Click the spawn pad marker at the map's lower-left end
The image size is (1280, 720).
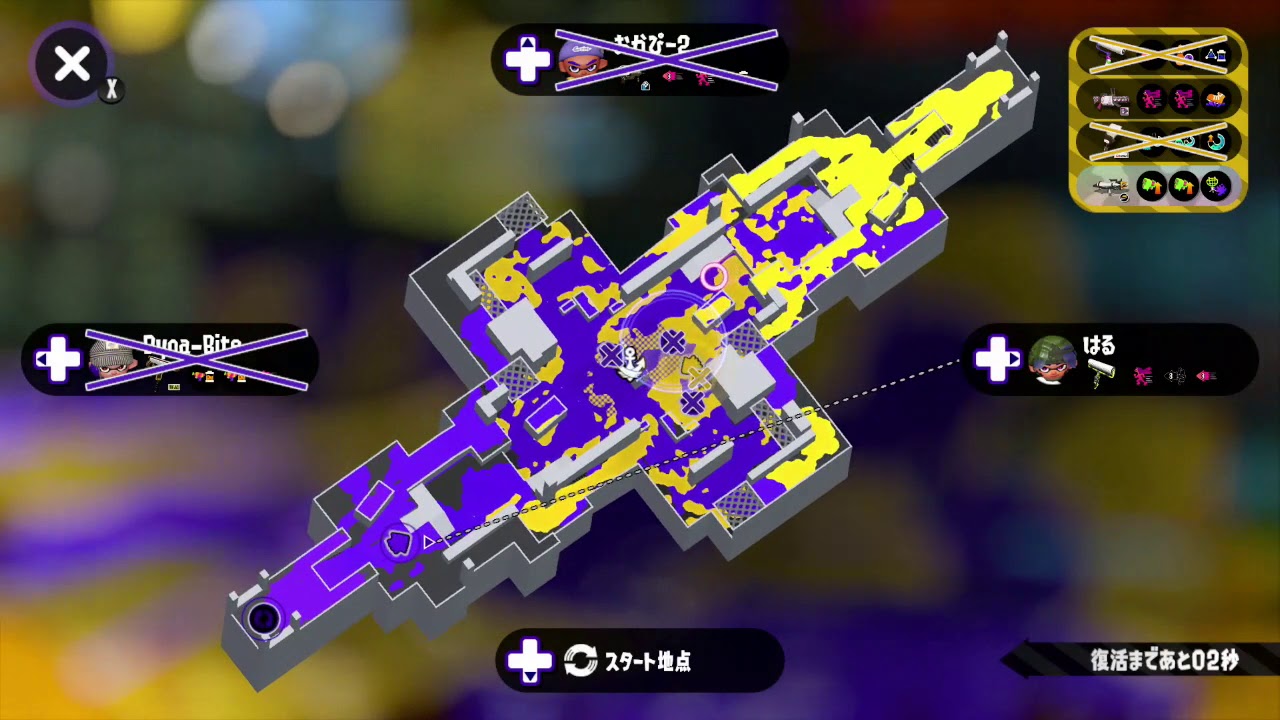265,618
